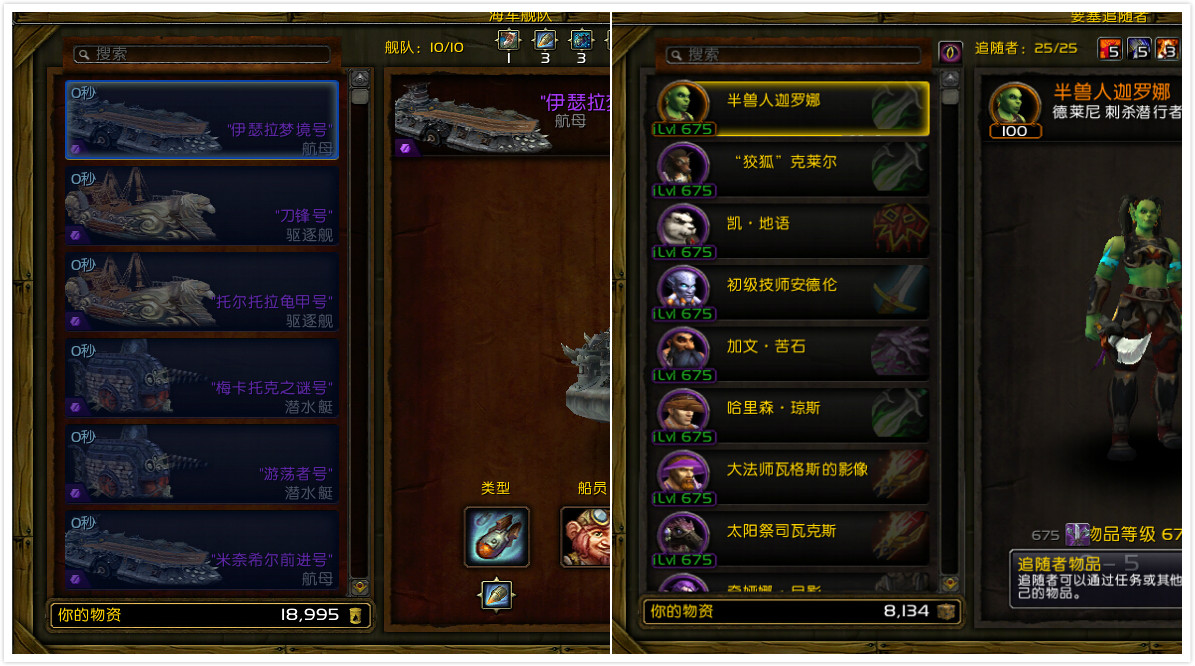Select follower 哈里森·琼斯
Screen dimensions: 1195x666
[792, 416]
